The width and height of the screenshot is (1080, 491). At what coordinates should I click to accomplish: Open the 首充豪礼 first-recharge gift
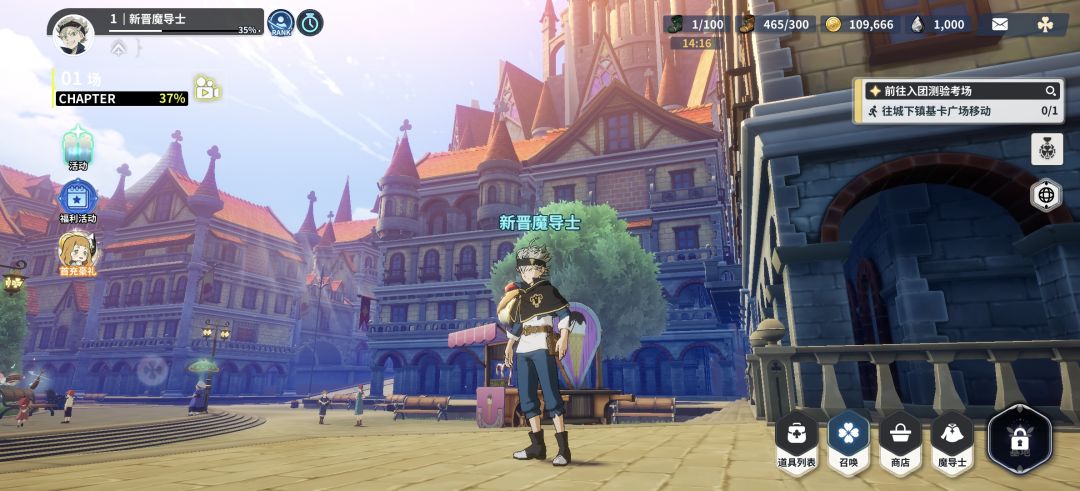78,254
